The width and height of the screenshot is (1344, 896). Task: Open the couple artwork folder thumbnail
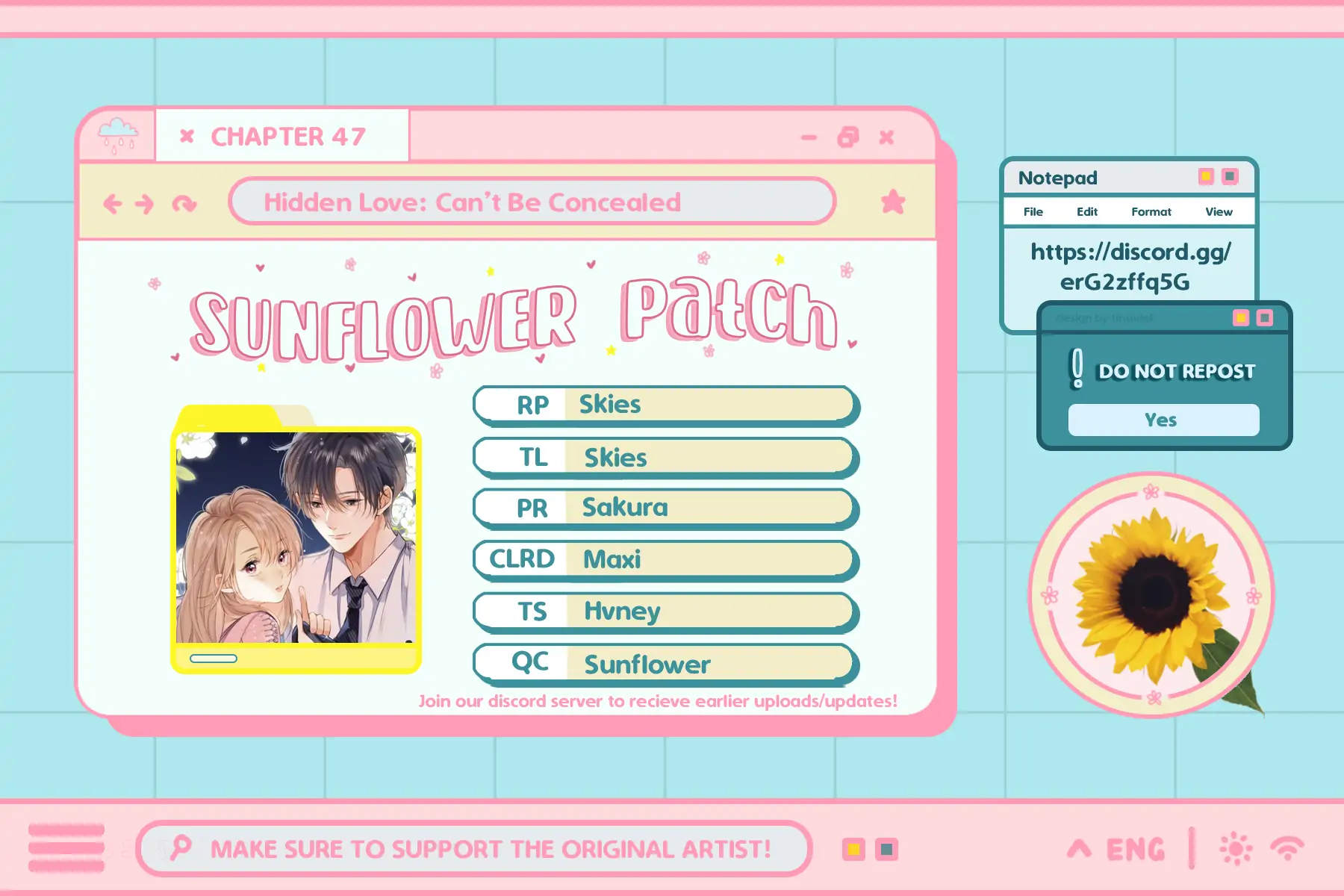coord(296,538)
